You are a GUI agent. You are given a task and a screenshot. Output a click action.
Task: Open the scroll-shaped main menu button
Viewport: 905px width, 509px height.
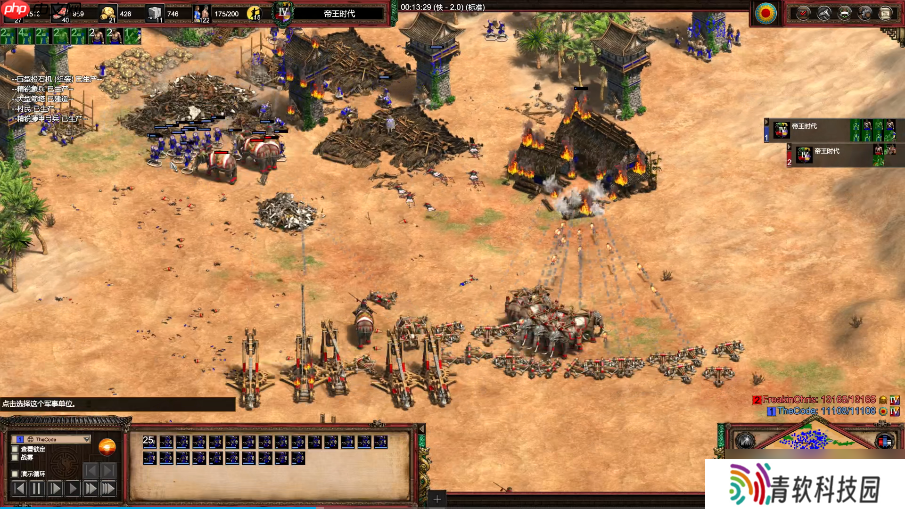887,13
